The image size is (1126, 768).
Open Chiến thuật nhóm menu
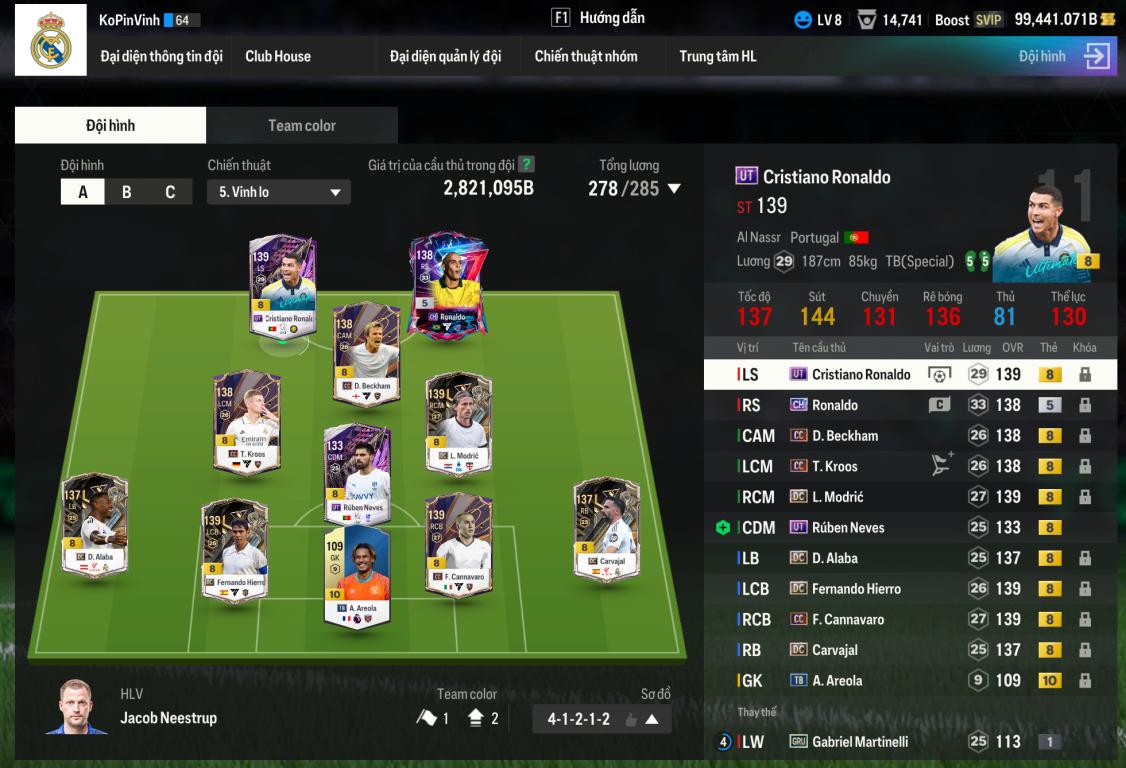[x=586, y=56]
